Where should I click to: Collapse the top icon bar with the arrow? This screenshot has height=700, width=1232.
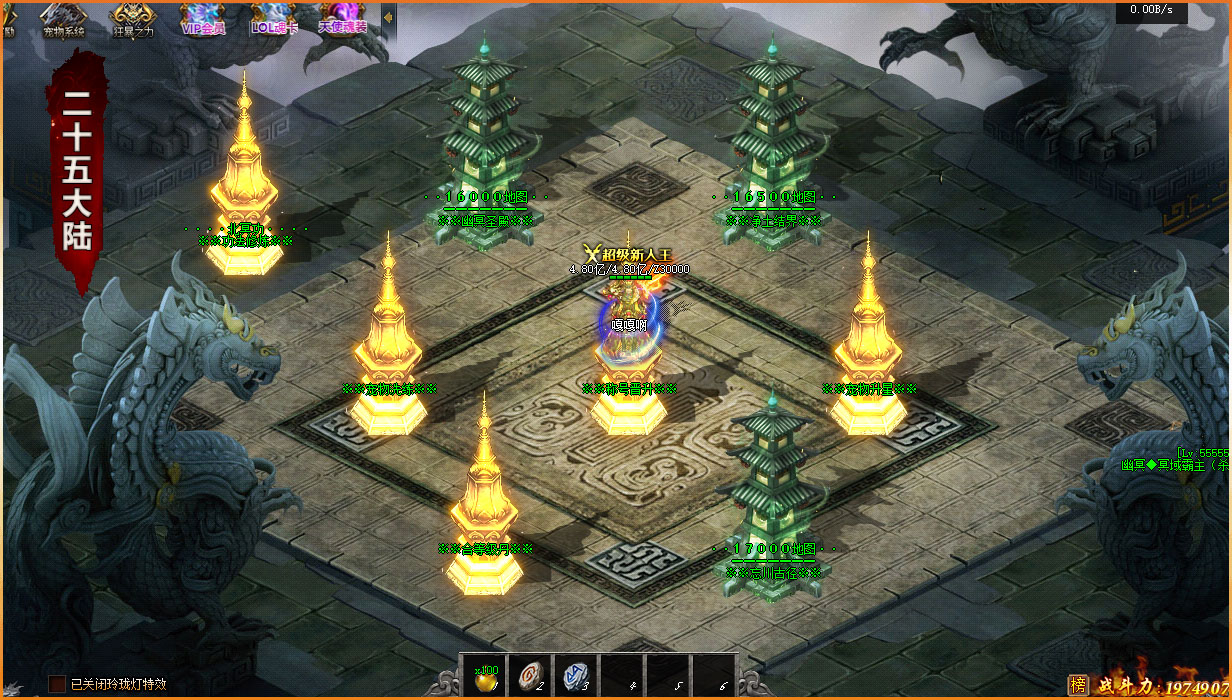[388, 18]
